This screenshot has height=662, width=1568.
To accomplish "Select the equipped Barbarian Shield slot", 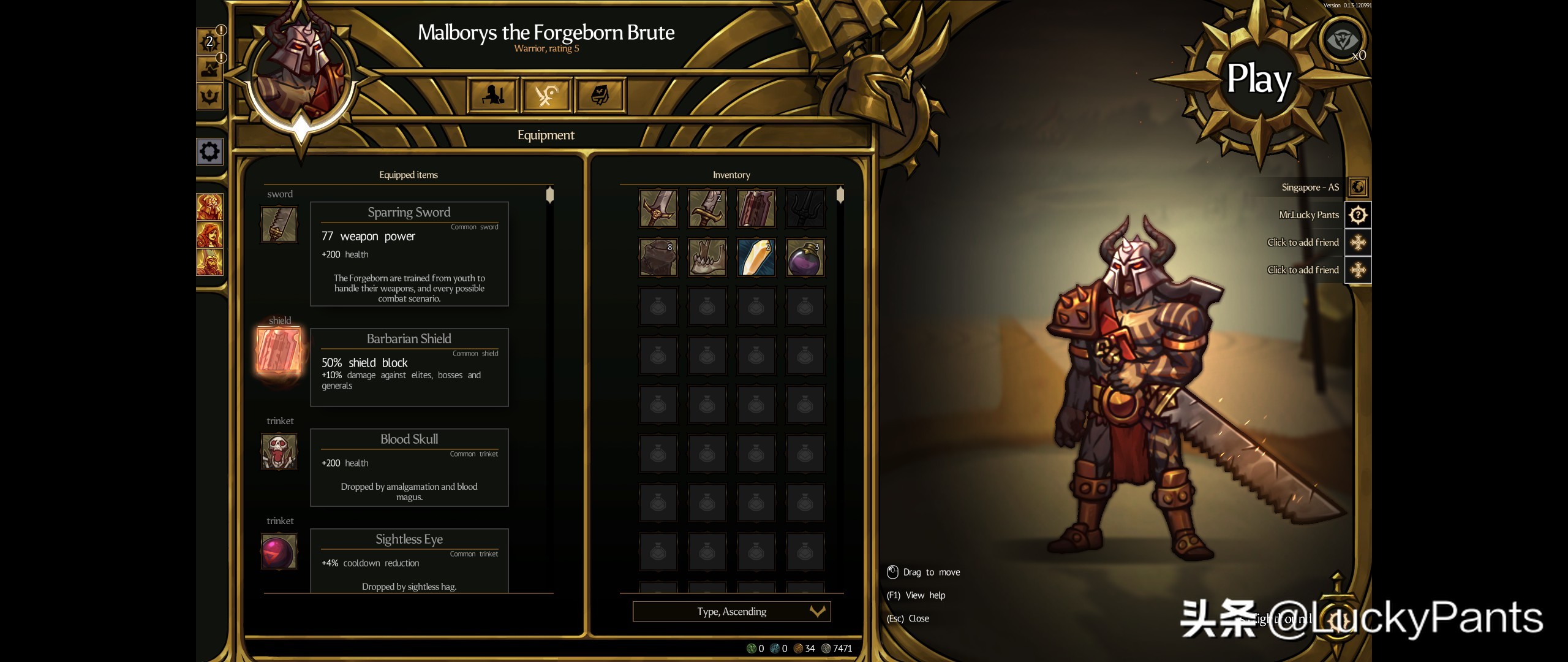I will (x=279, y=351).
